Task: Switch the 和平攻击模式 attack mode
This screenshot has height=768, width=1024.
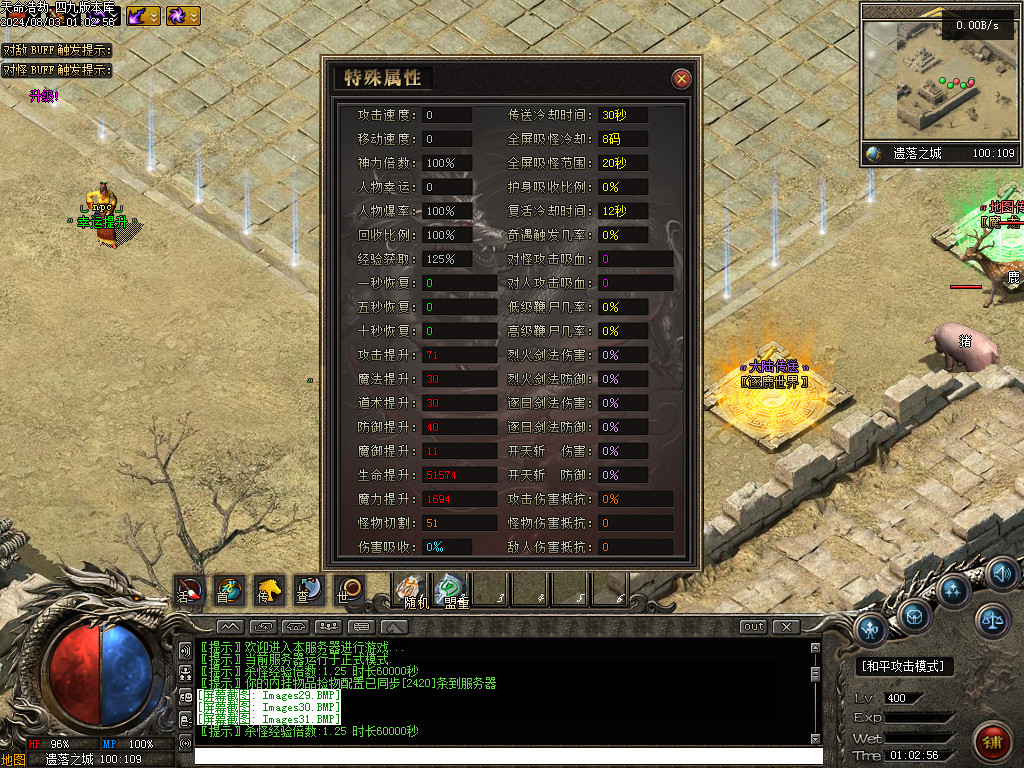Action: click(905, 666)
